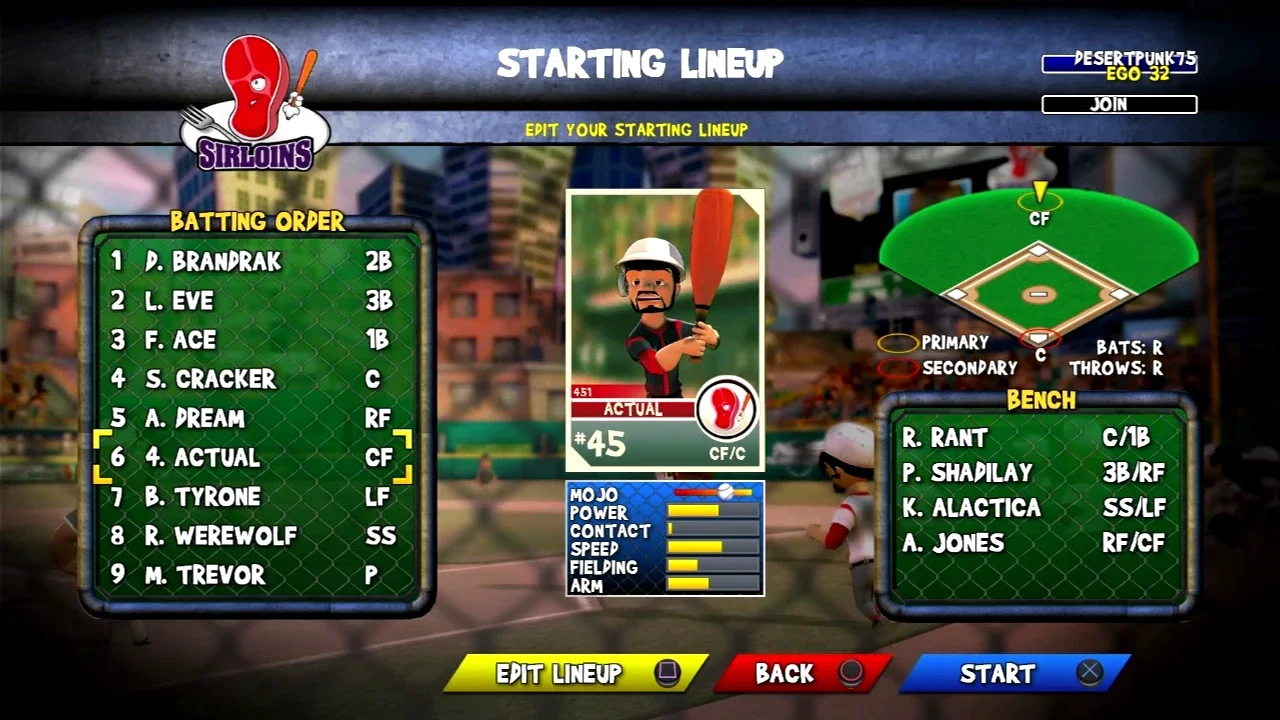Select the CF marker on the field diagram
This screenshot has height=720, width=1280.
(x=1040, y=204)
